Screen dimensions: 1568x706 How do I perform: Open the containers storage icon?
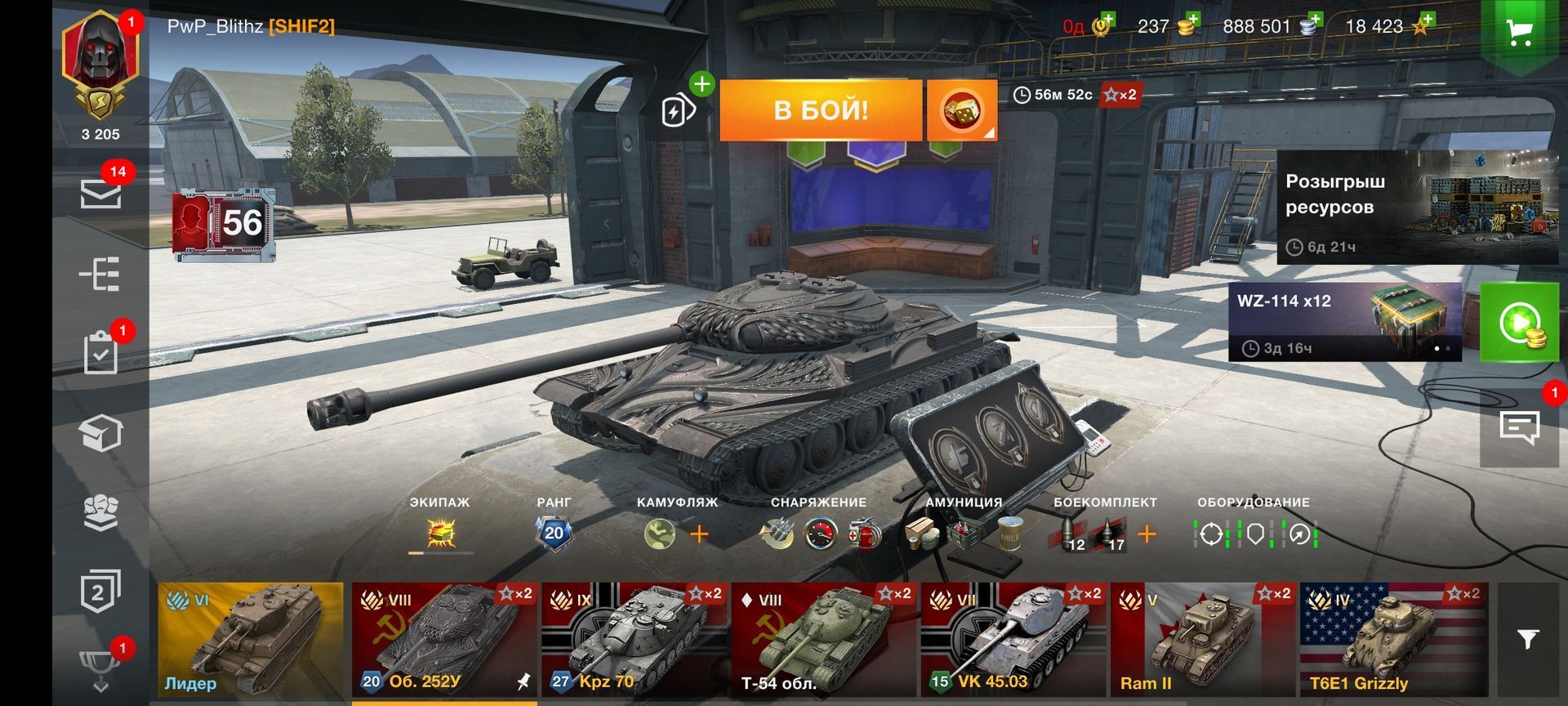[x=100, y=431]
